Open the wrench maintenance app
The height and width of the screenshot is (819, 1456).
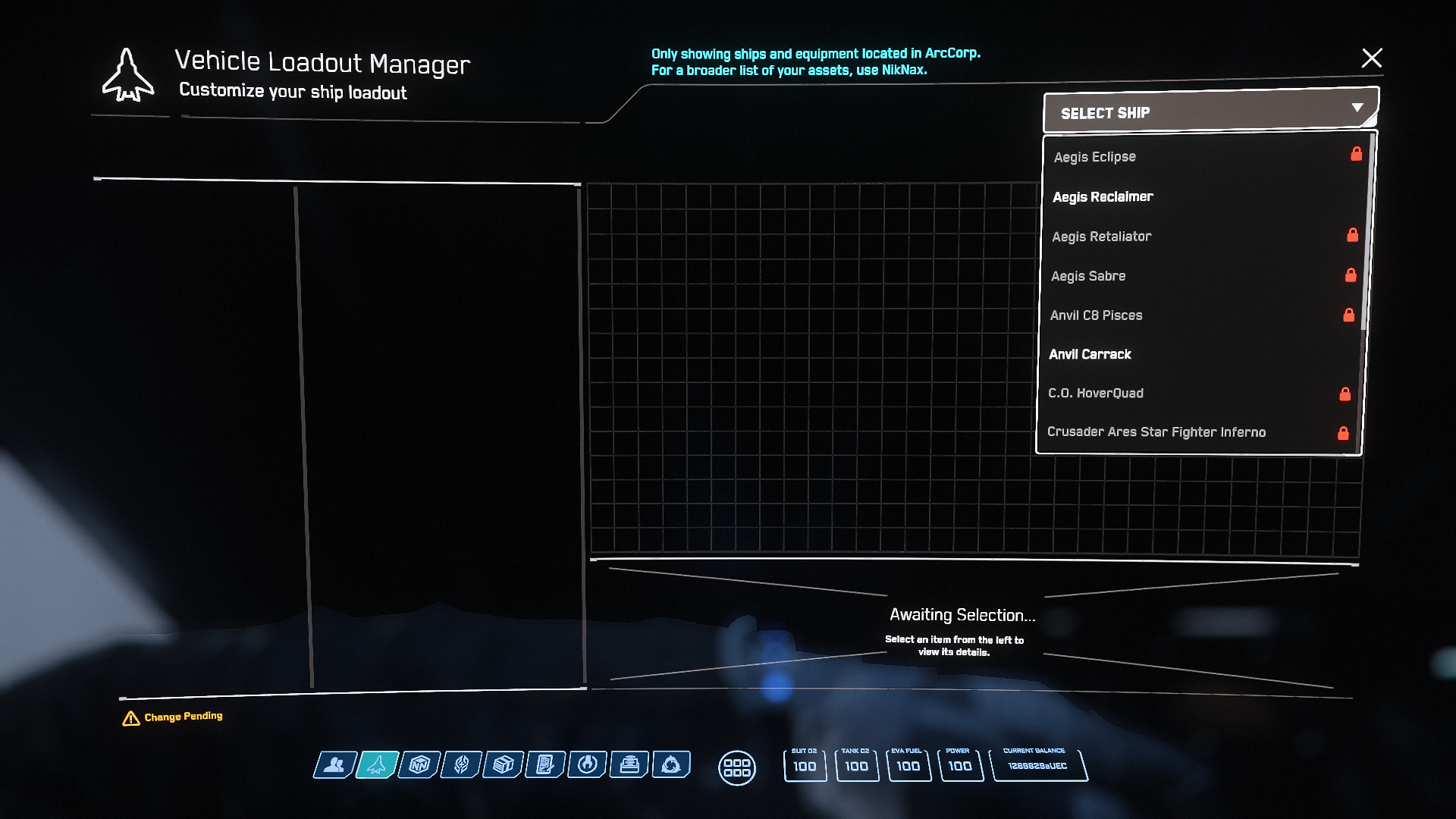pyautogui.click(x=587, y=765)
